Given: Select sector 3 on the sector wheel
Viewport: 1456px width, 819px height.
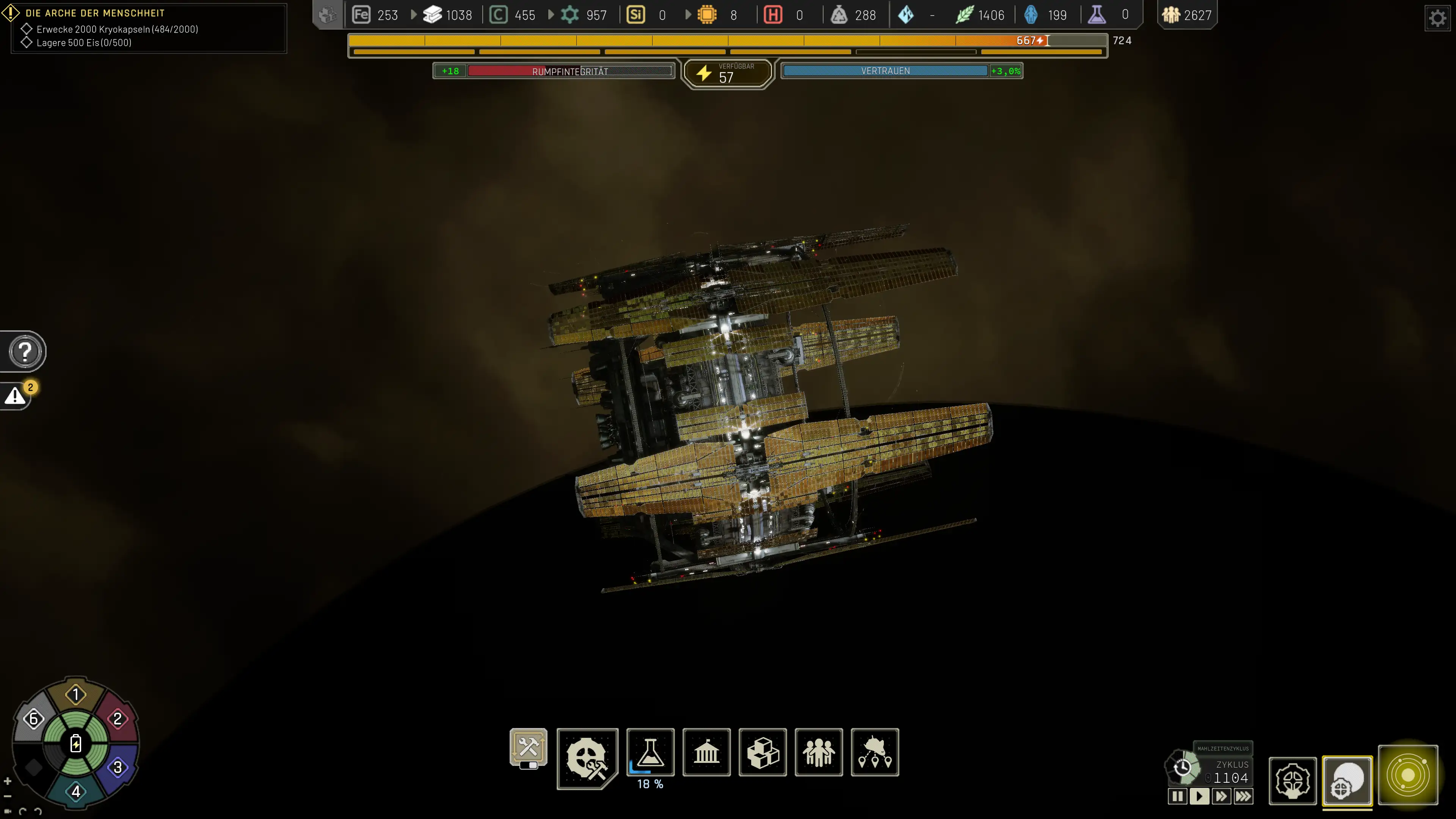Looking at the screenshot, I should click(118, 767).
